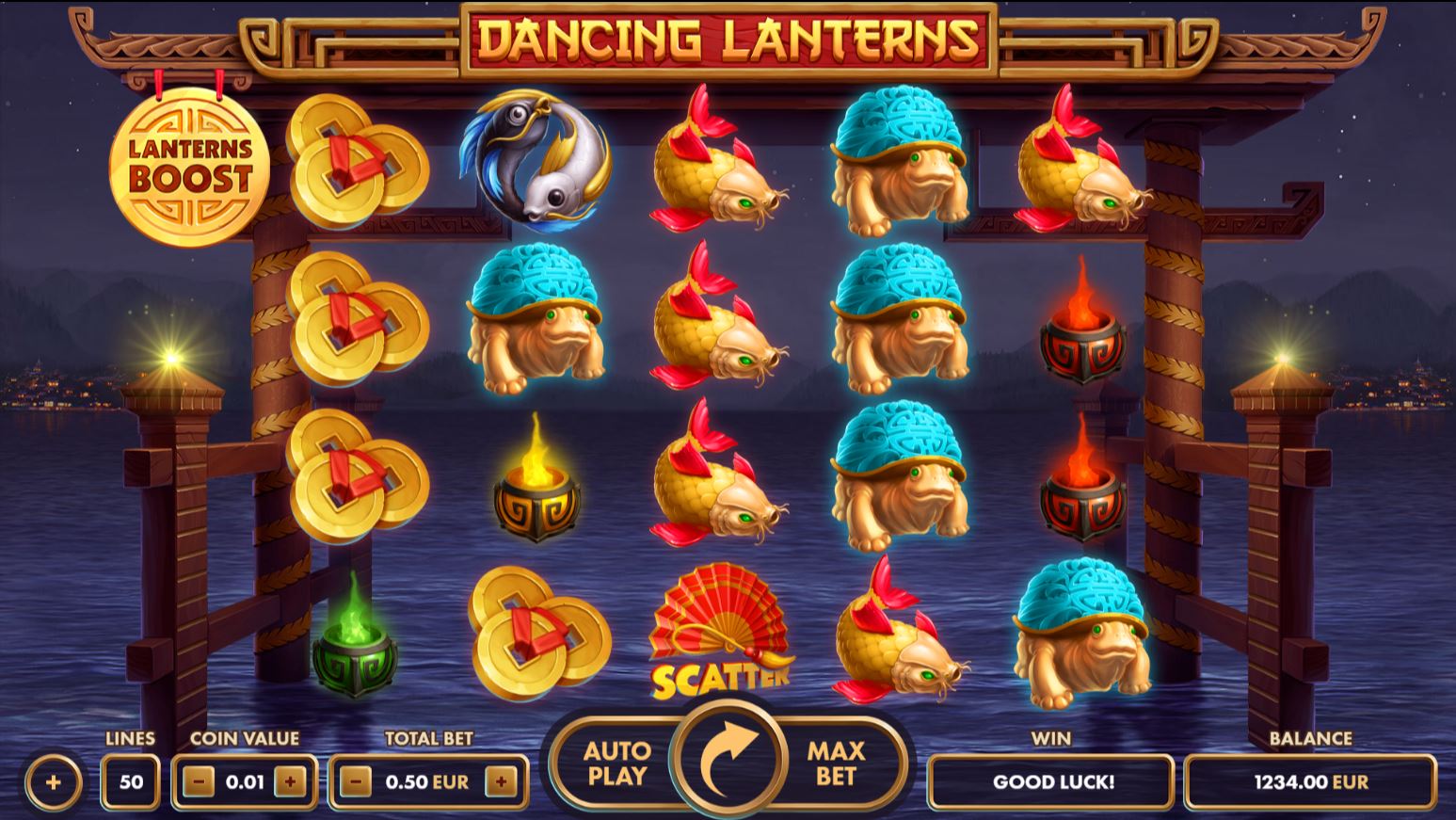This screenshot has height=820, width=1456.
Task: Increase the coin value with the plus stepper
Action: coord(294,780)
